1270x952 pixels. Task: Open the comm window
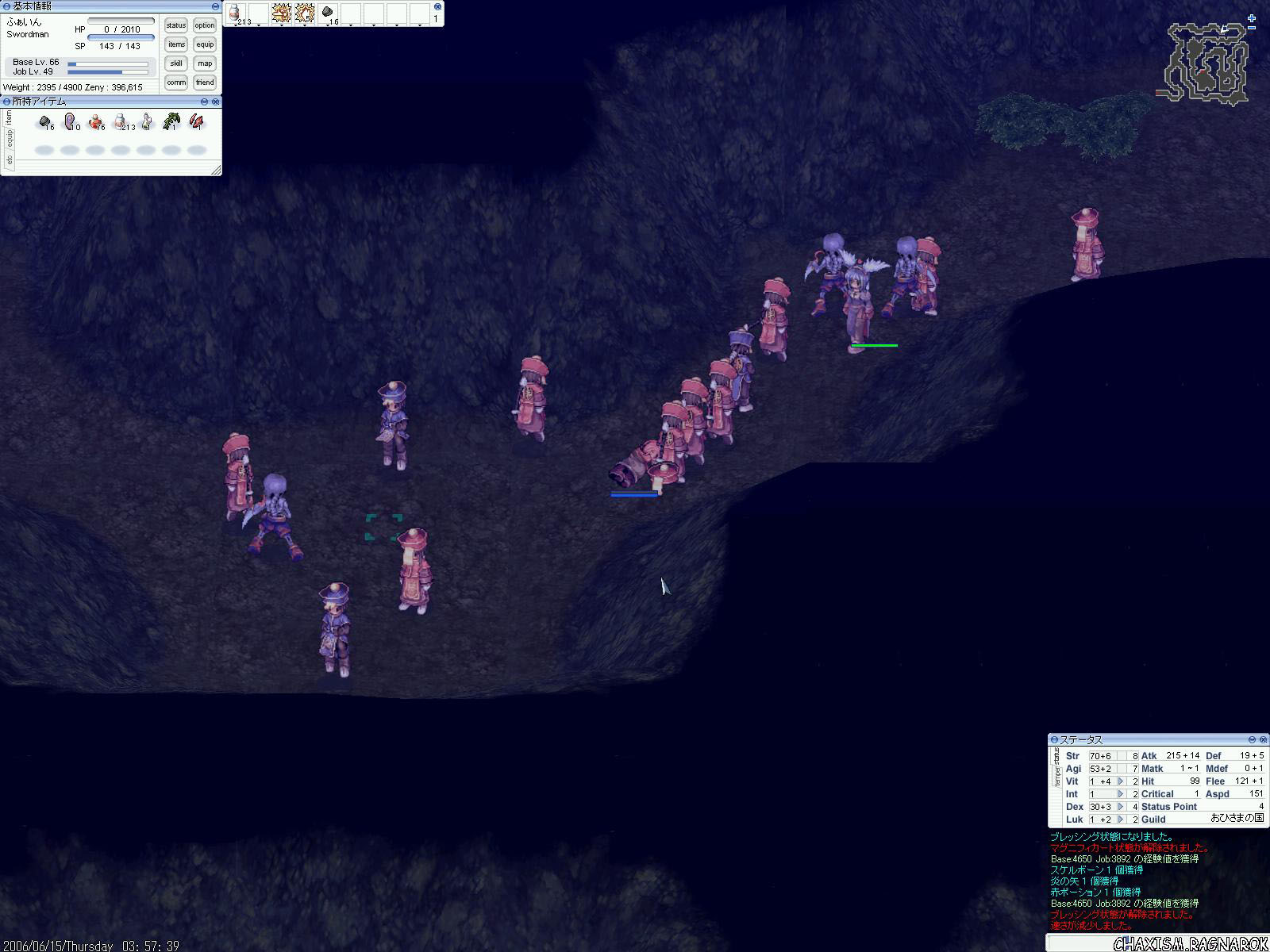[176, 83]
